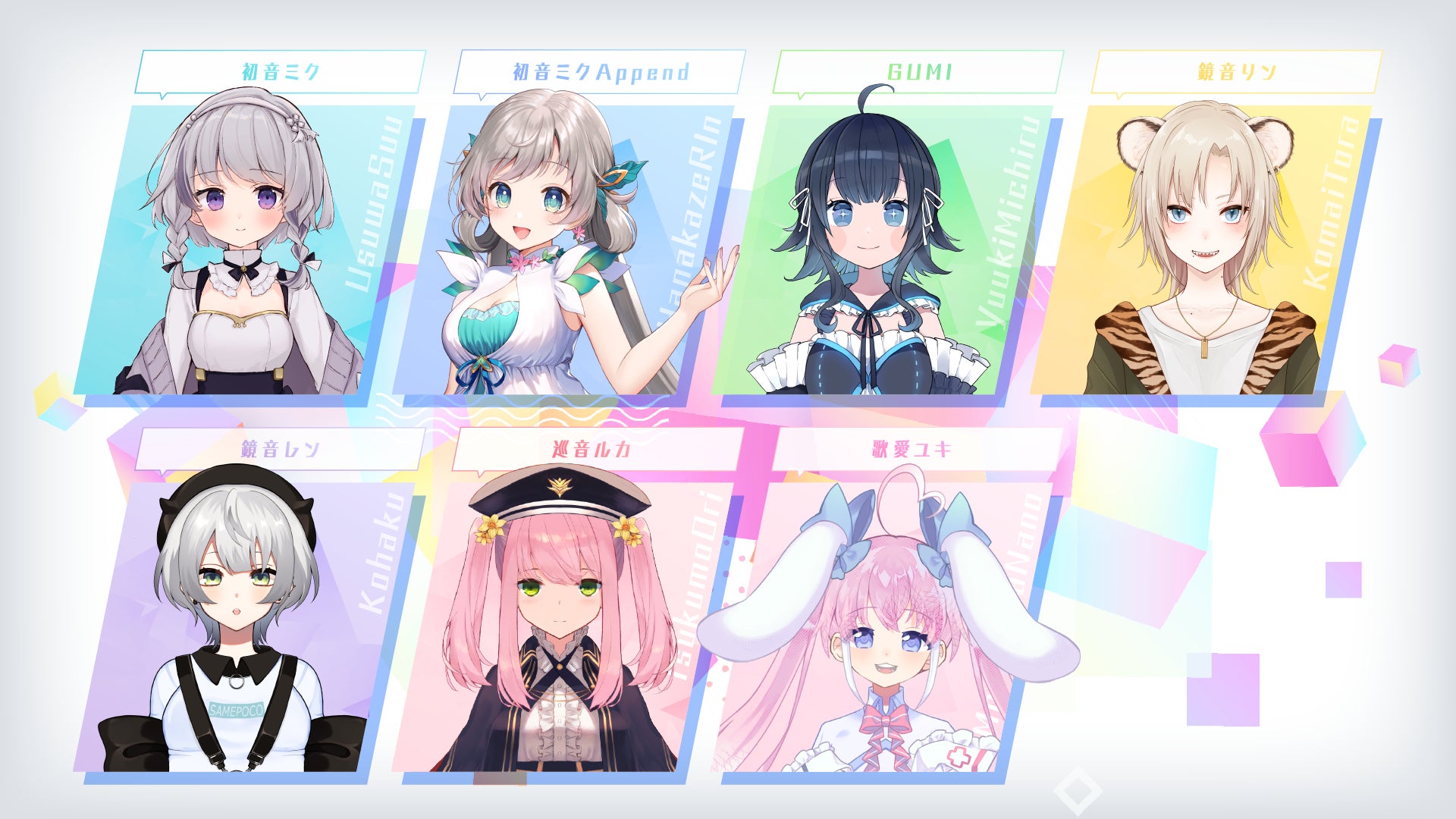Pick the 歌愛ユキ character card
The image size is (1456, 819).
(883, 626)
